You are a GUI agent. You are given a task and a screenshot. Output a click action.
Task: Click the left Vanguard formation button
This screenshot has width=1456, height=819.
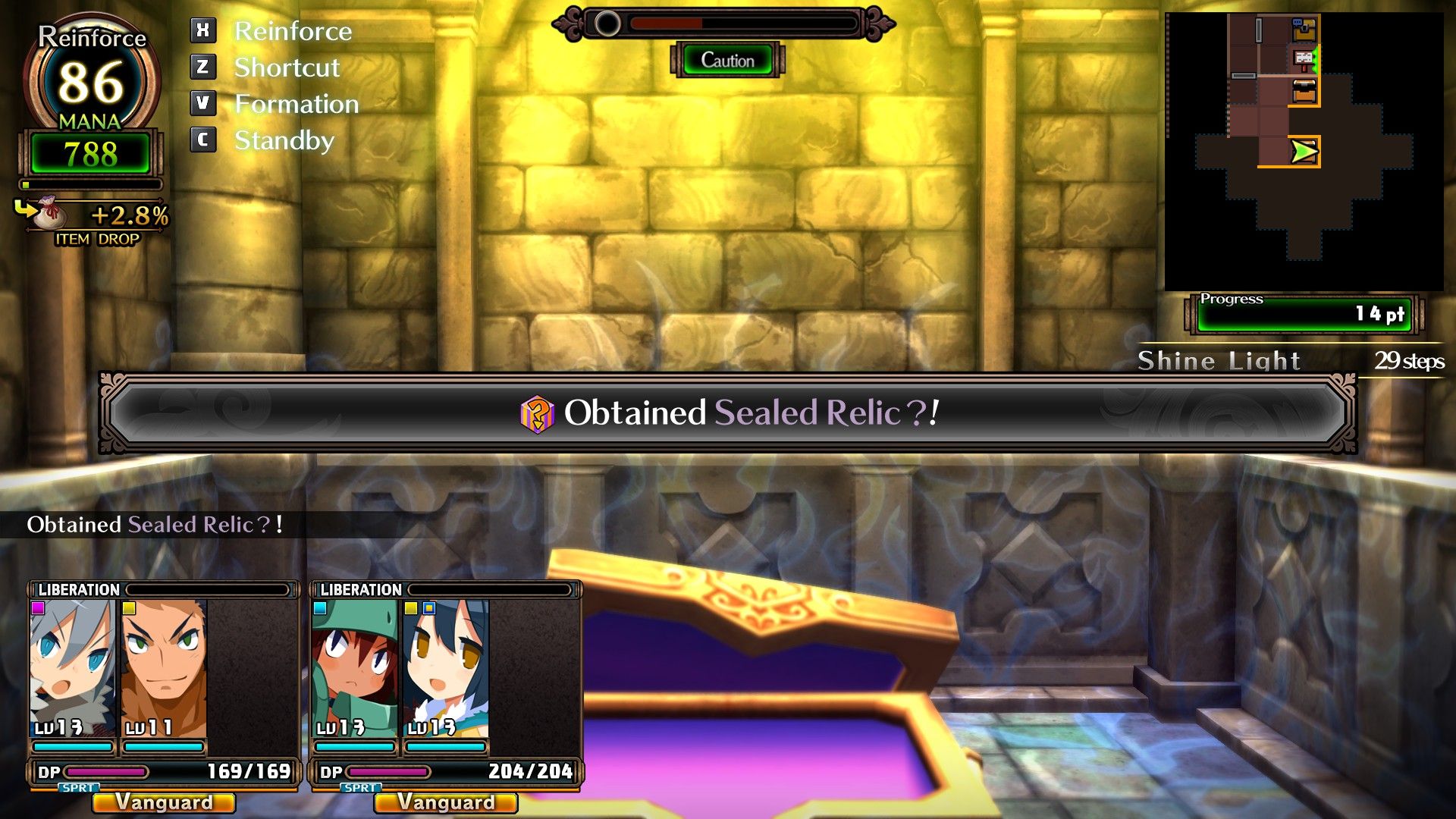[162, 802]
